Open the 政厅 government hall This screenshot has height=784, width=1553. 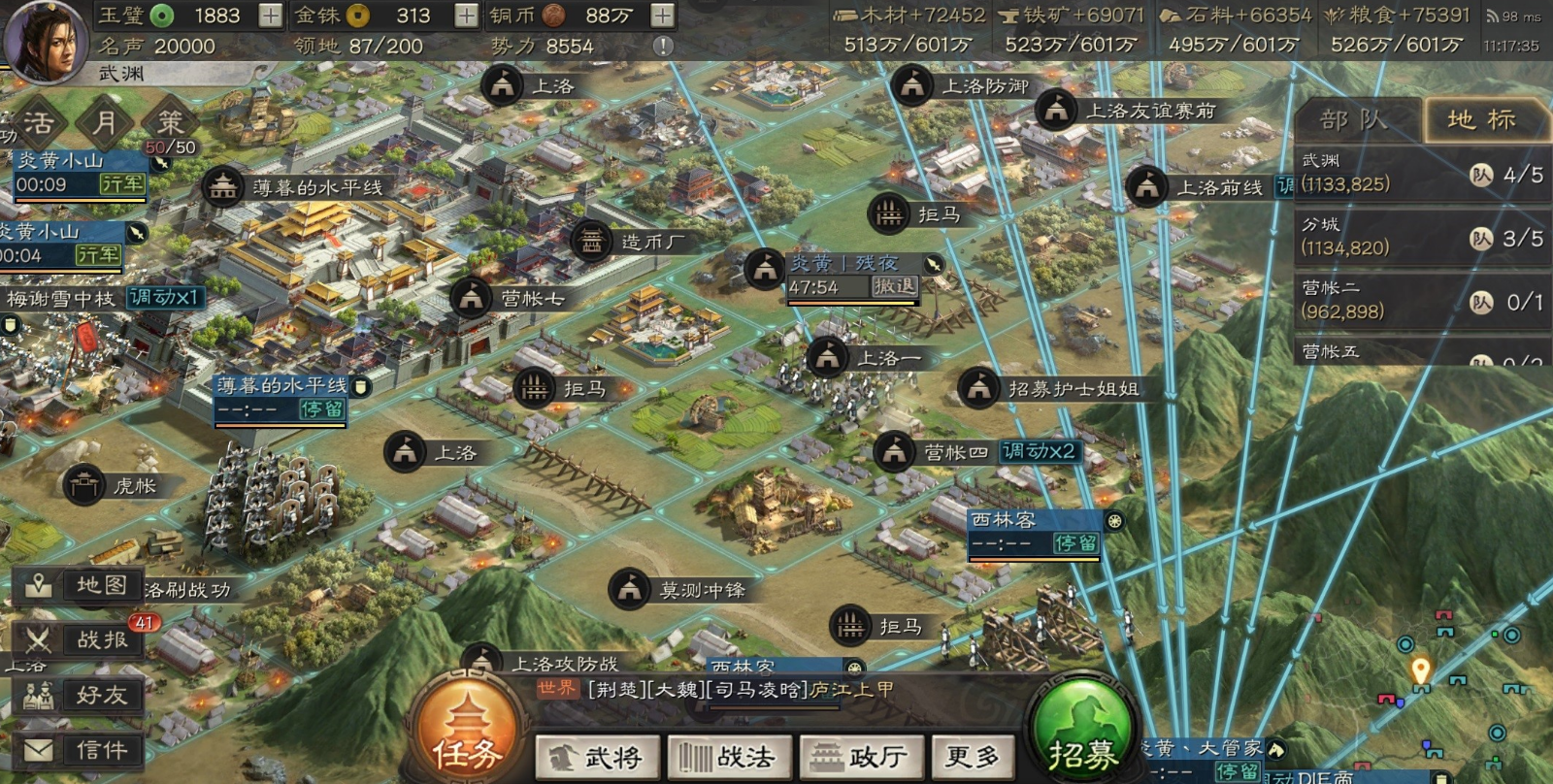(x=859, y=756)
